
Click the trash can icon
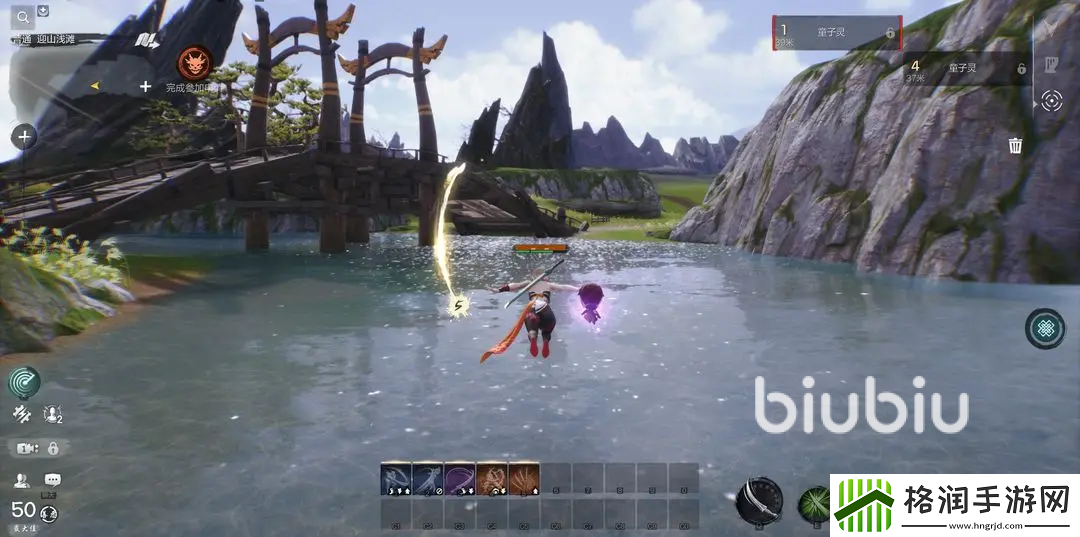[1015, 146]
